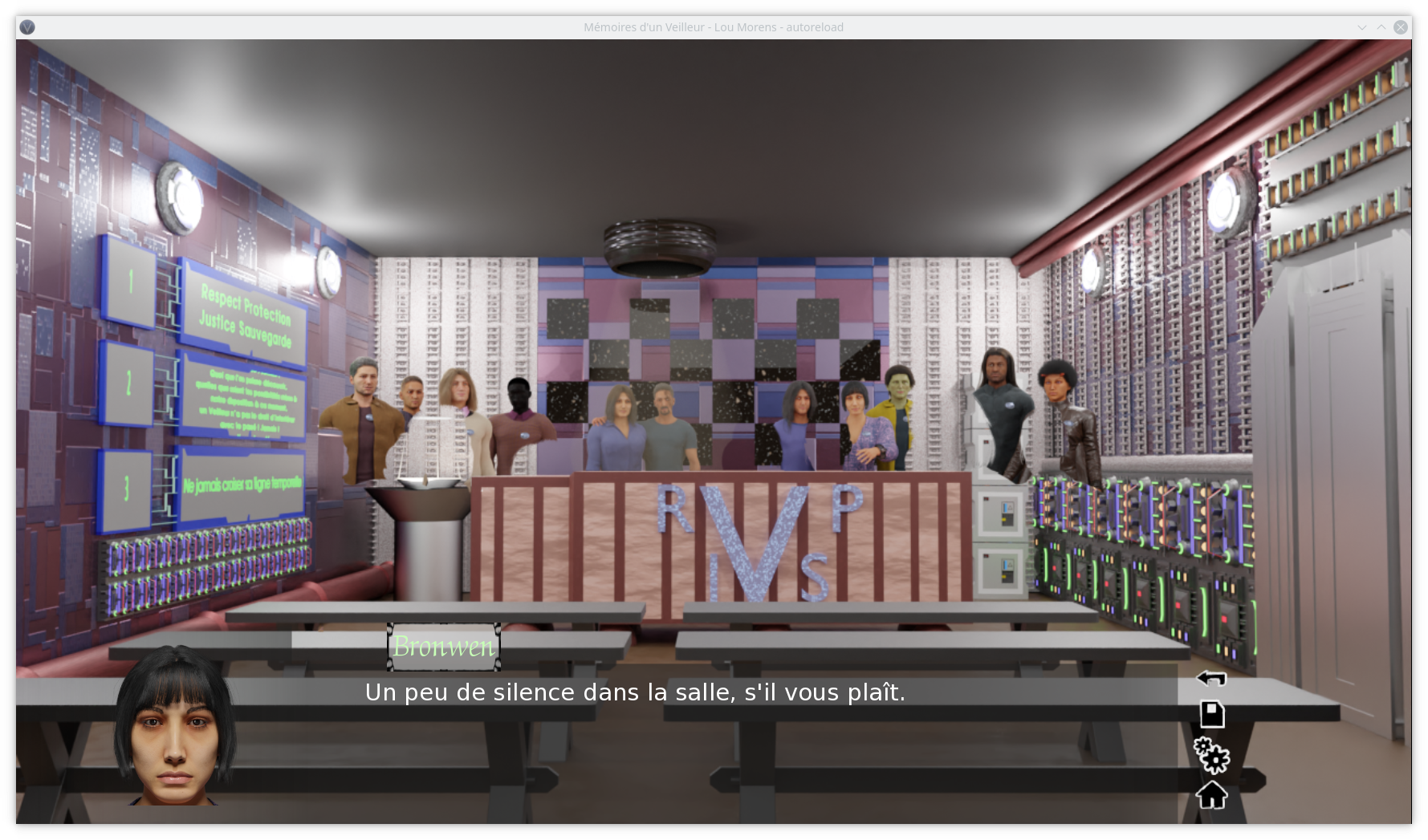Image resolution: width=1428 pixels, height=840 pixels.
Task: Maximize the game window
Action: coord(1381,27)
